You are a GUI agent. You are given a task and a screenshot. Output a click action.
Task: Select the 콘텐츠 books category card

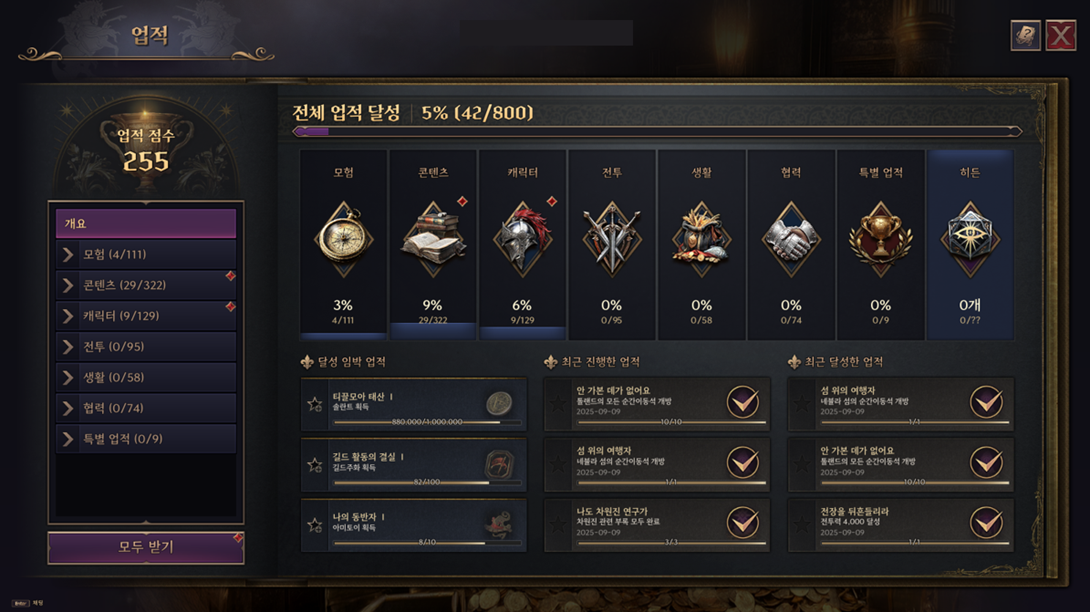point(433,245)
